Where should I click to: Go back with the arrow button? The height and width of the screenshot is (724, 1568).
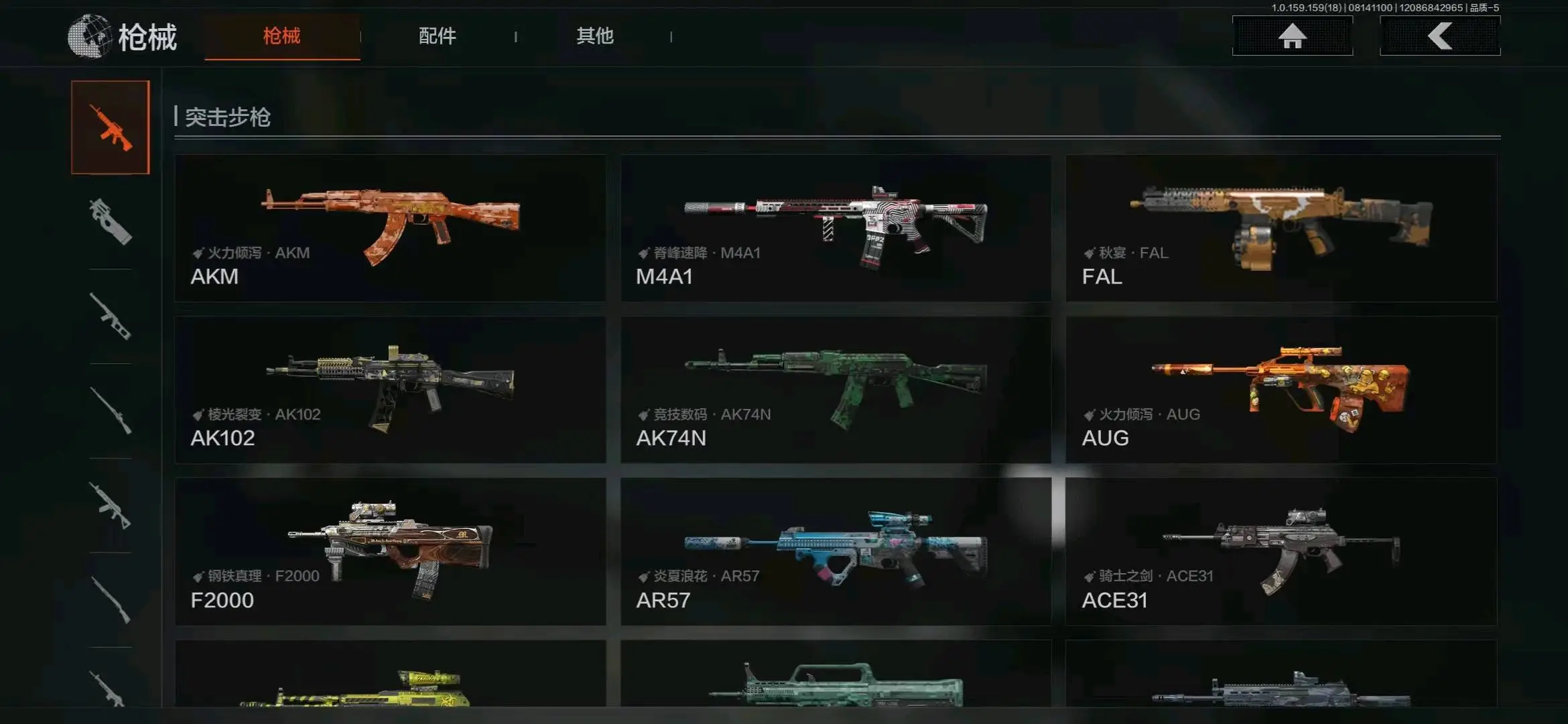tap(1439, 36)
